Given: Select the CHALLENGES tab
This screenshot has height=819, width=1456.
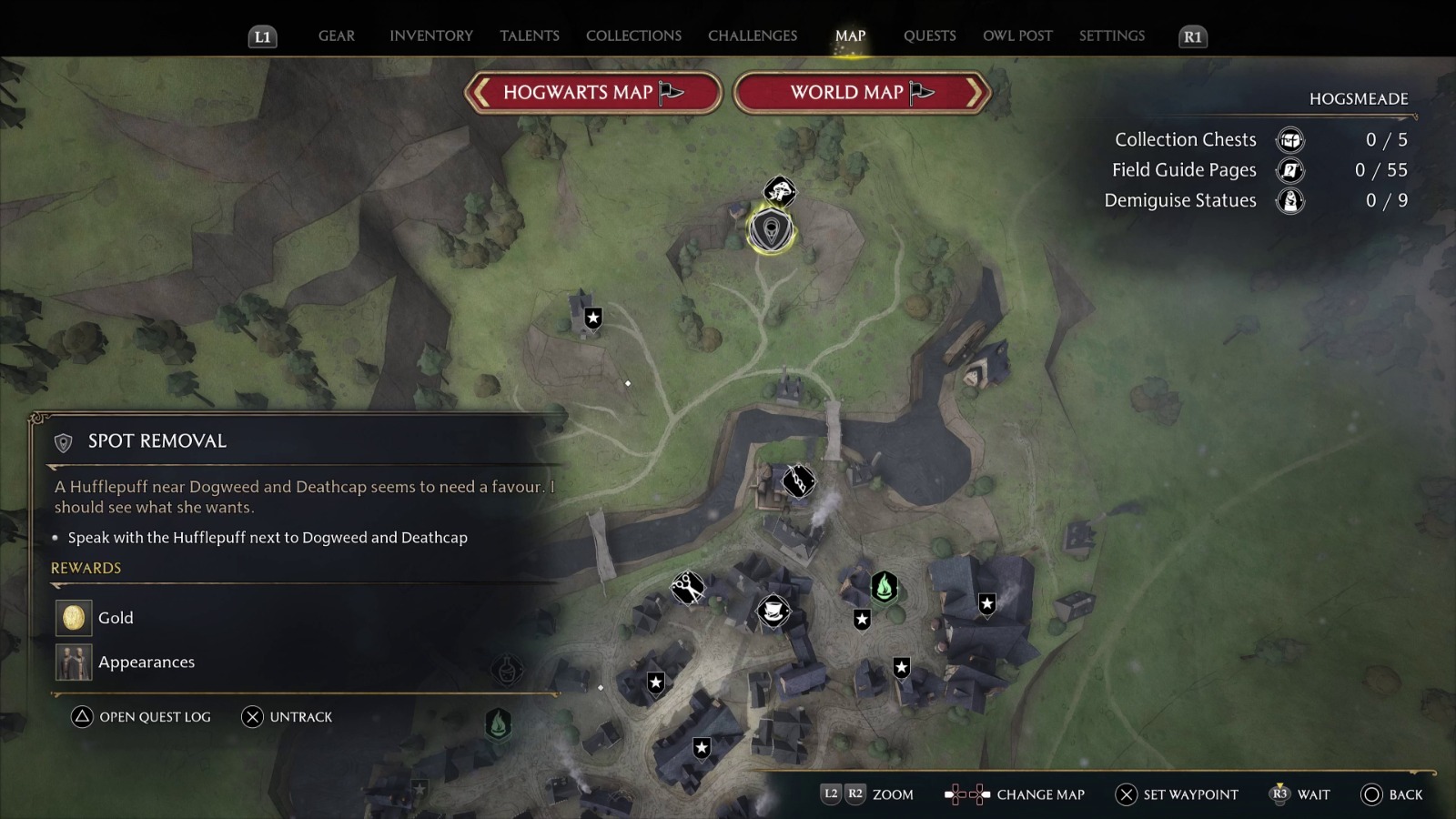Looking at the screenshot, I should click(x=752, y=35).
